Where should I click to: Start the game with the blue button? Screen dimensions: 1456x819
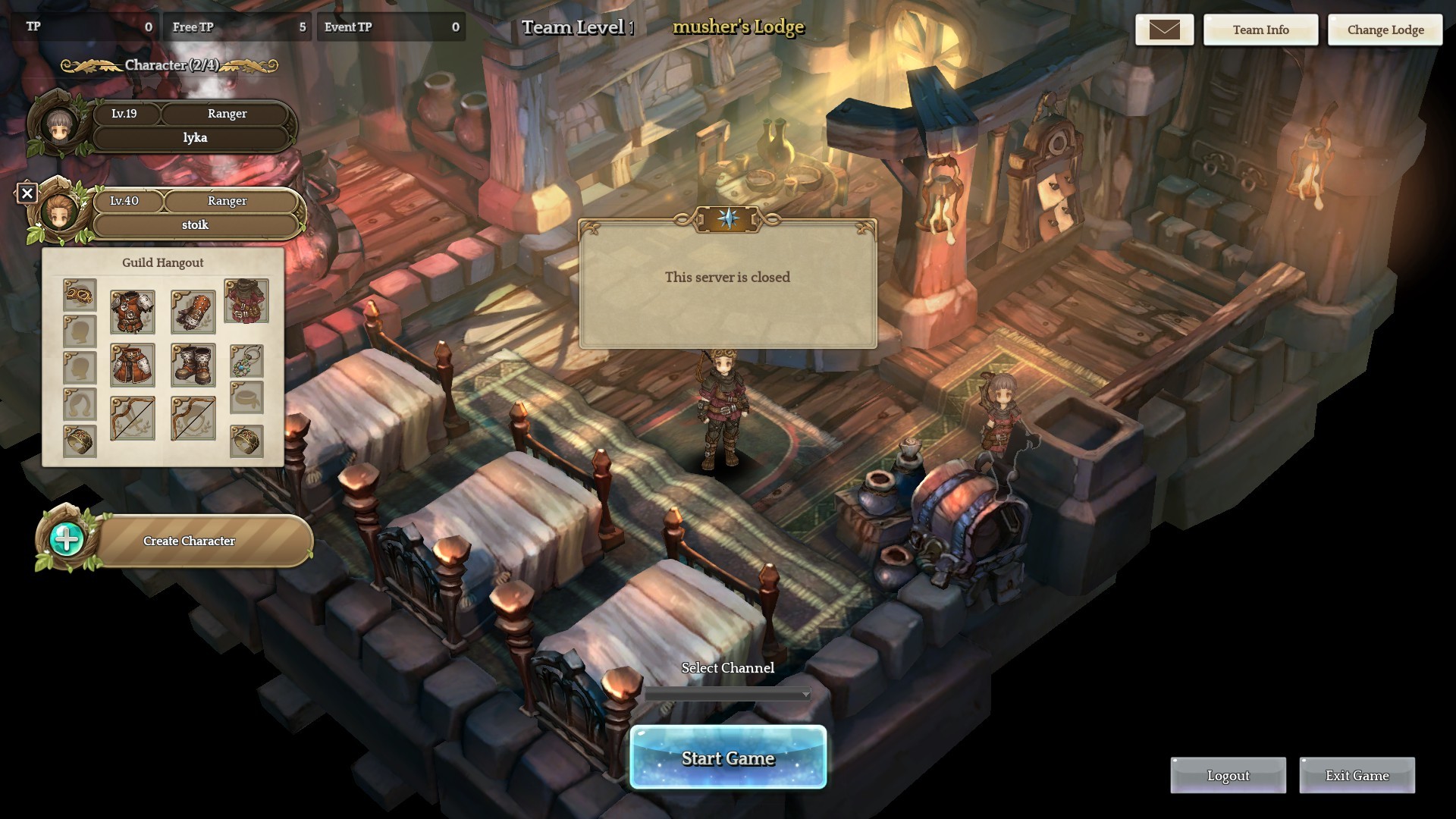[x=727, y=758]
